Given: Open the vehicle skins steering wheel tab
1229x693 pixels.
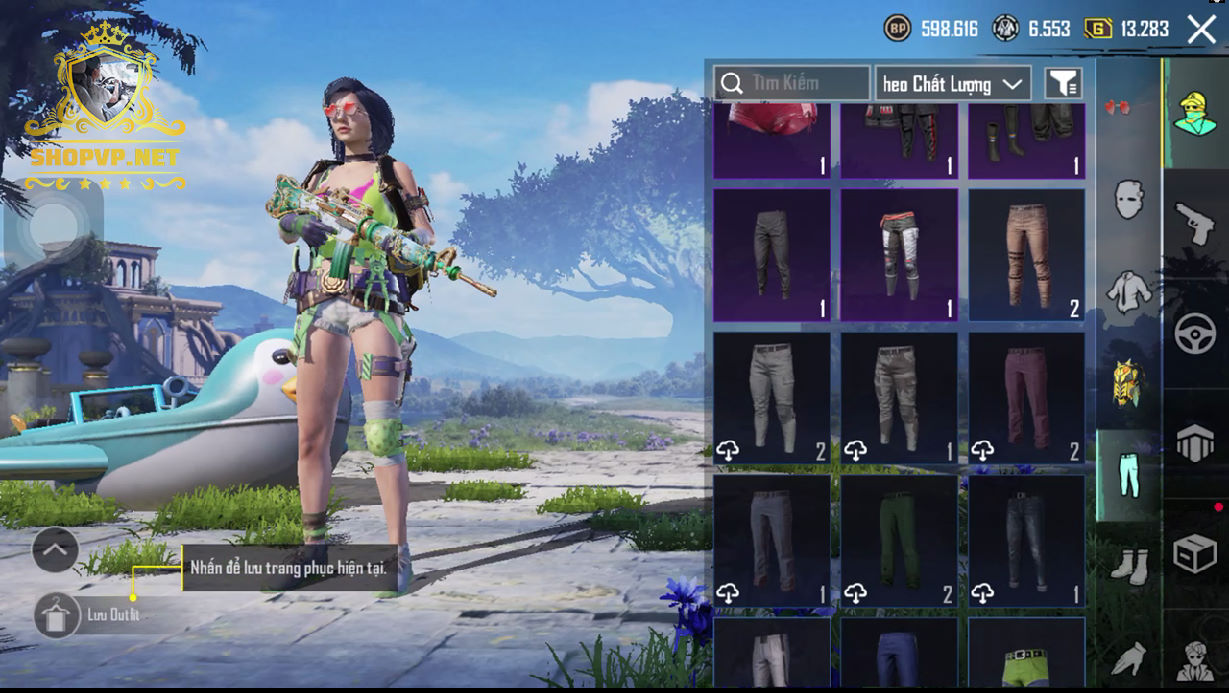Looking at the screenshot, I should [1195, 333].
